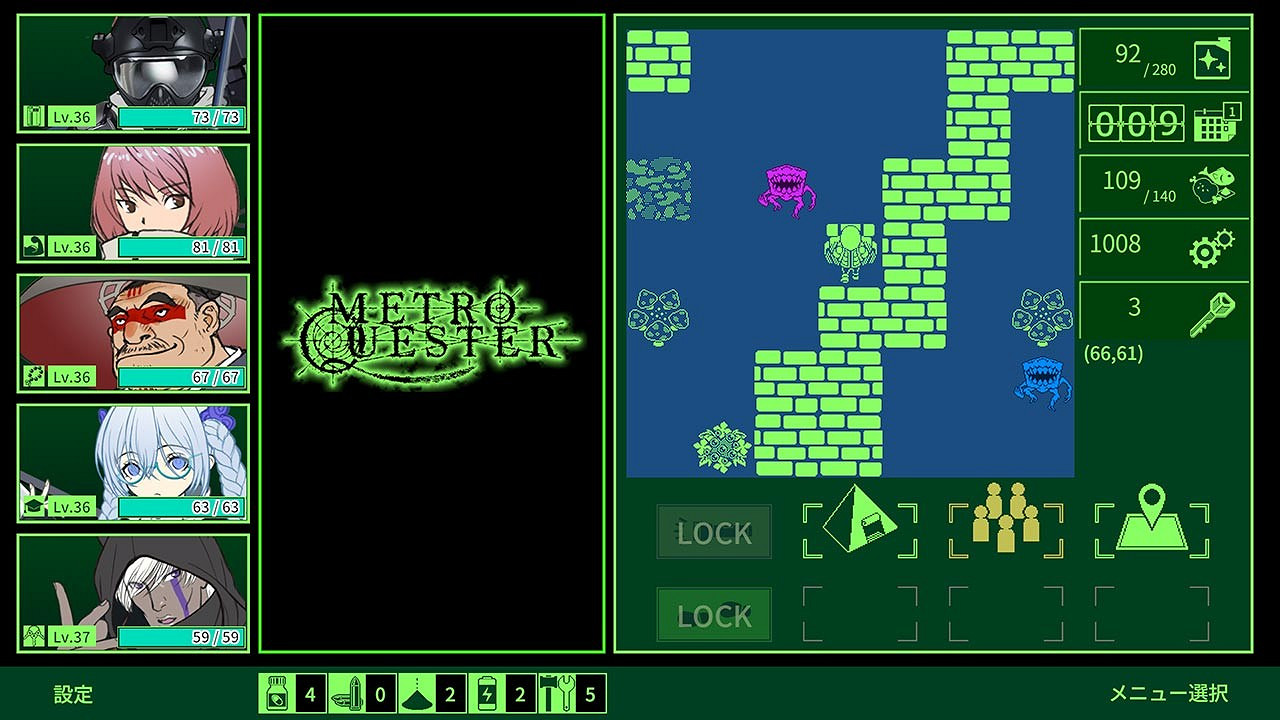Click the ammunition bullets item icon
Screen dimensions: 1280x720
tap(345, 692)
